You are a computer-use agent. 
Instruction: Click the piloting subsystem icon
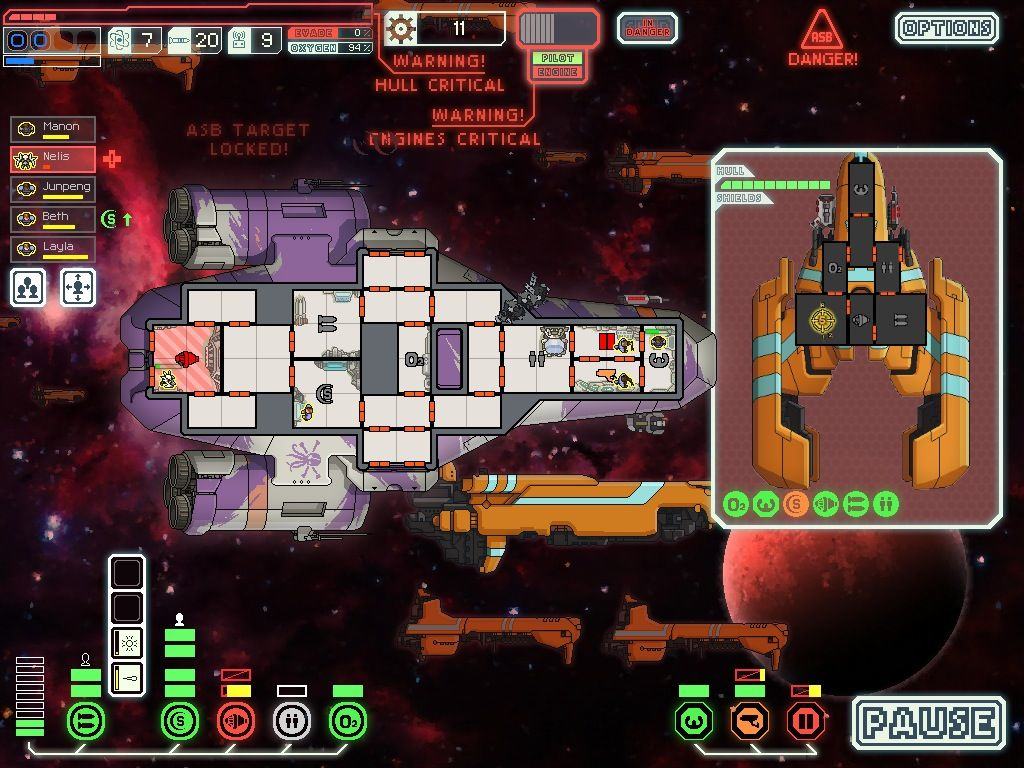693,721
